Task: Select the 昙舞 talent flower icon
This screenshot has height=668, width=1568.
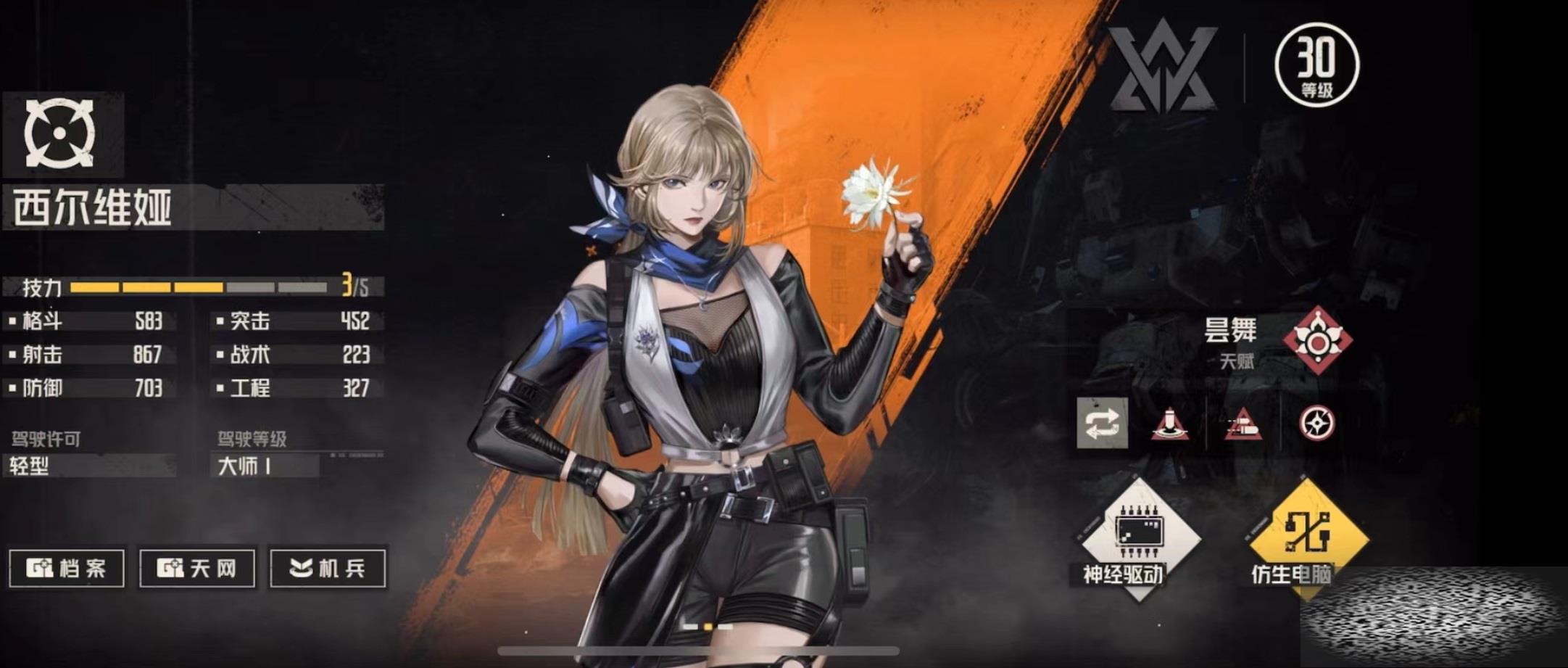Action: (1316, 340)
